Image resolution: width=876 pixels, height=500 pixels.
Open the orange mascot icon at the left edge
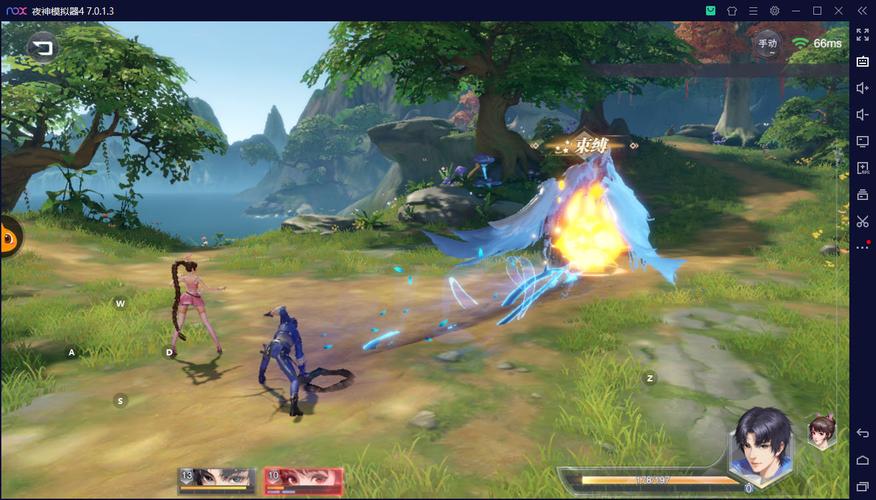coord(9,237)
